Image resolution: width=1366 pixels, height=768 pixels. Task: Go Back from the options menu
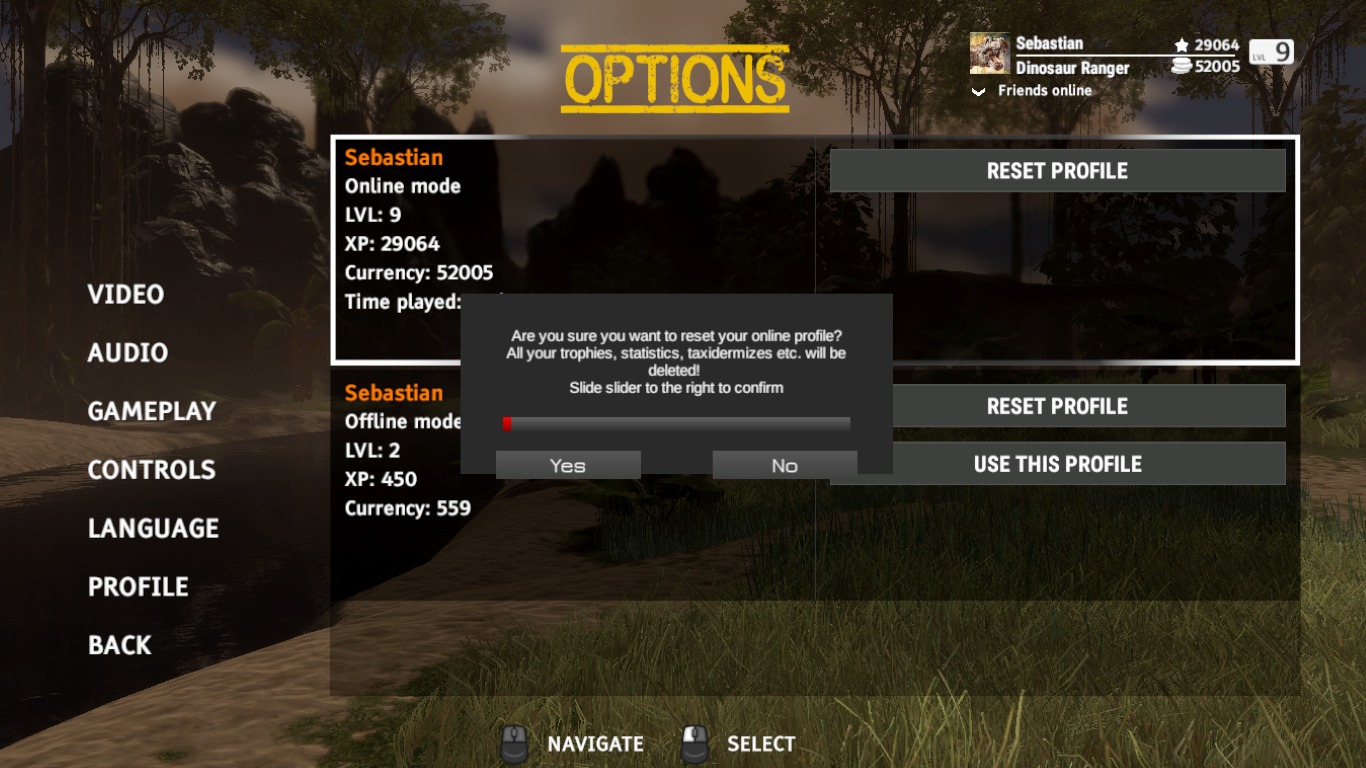[x=120, y=645]
